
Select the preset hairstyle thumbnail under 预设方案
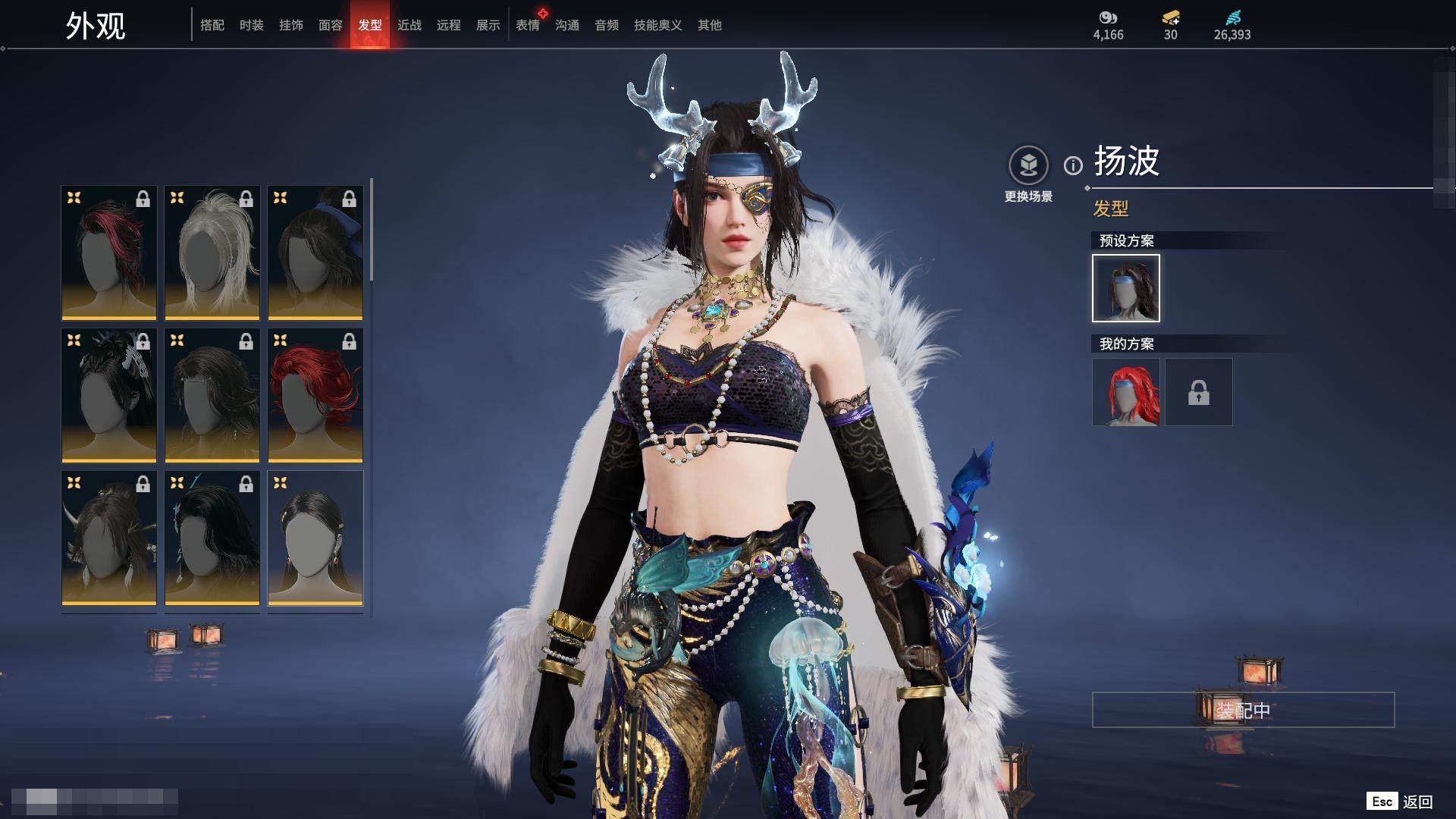[x=1126, y=288]
